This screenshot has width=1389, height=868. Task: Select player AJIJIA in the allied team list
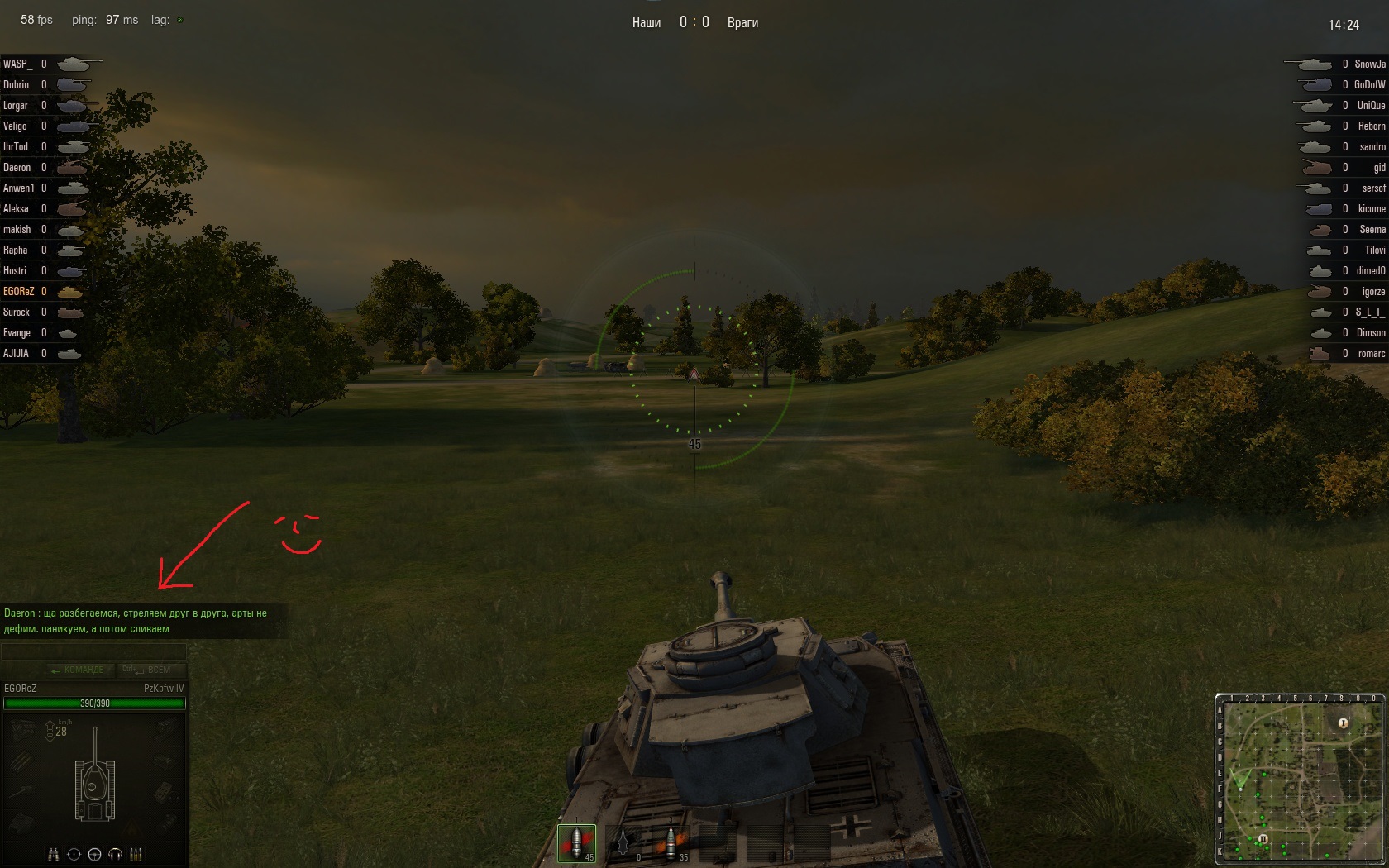(17, 354)
